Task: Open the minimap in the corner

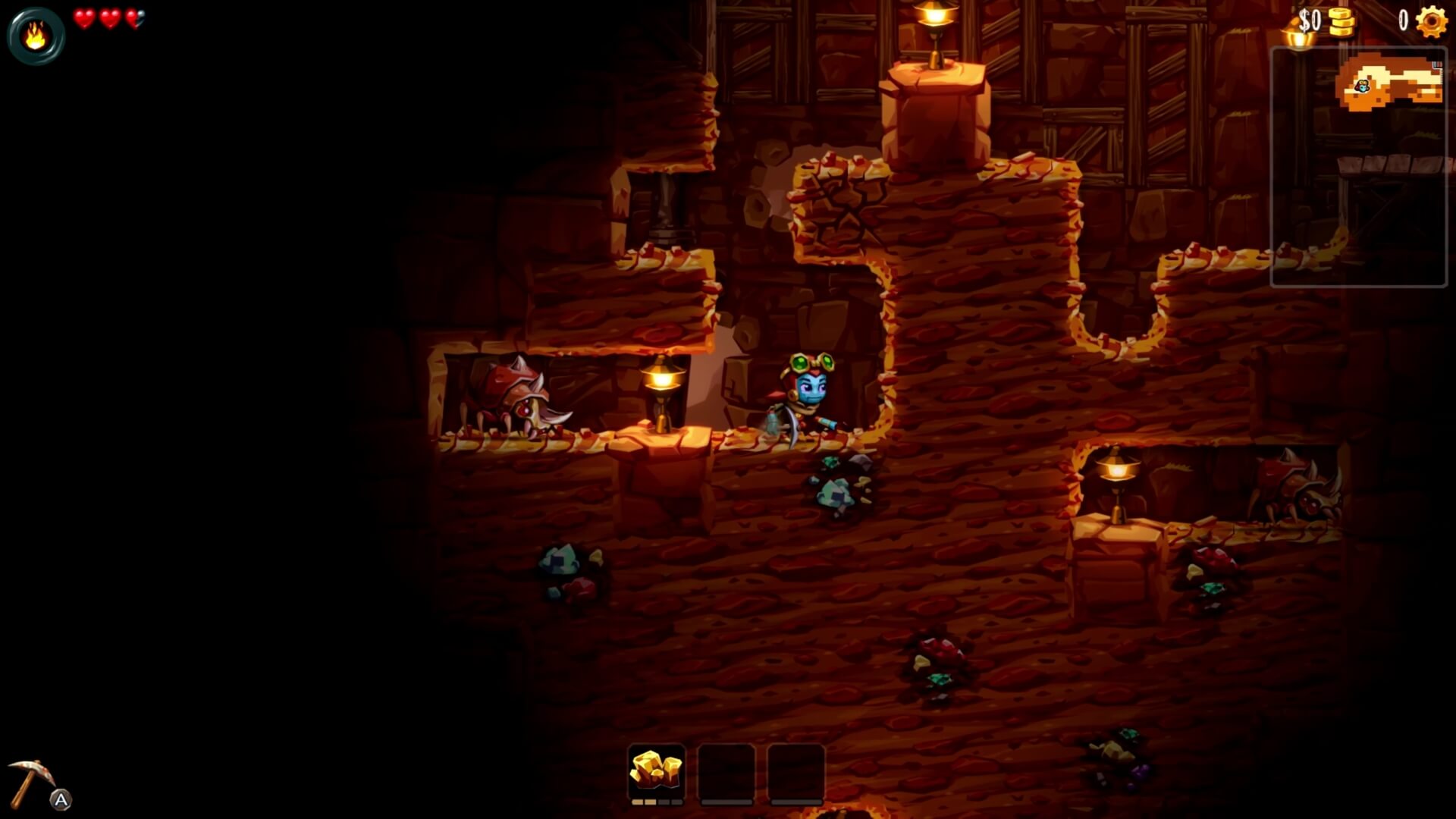Action: pos(1358,167)
